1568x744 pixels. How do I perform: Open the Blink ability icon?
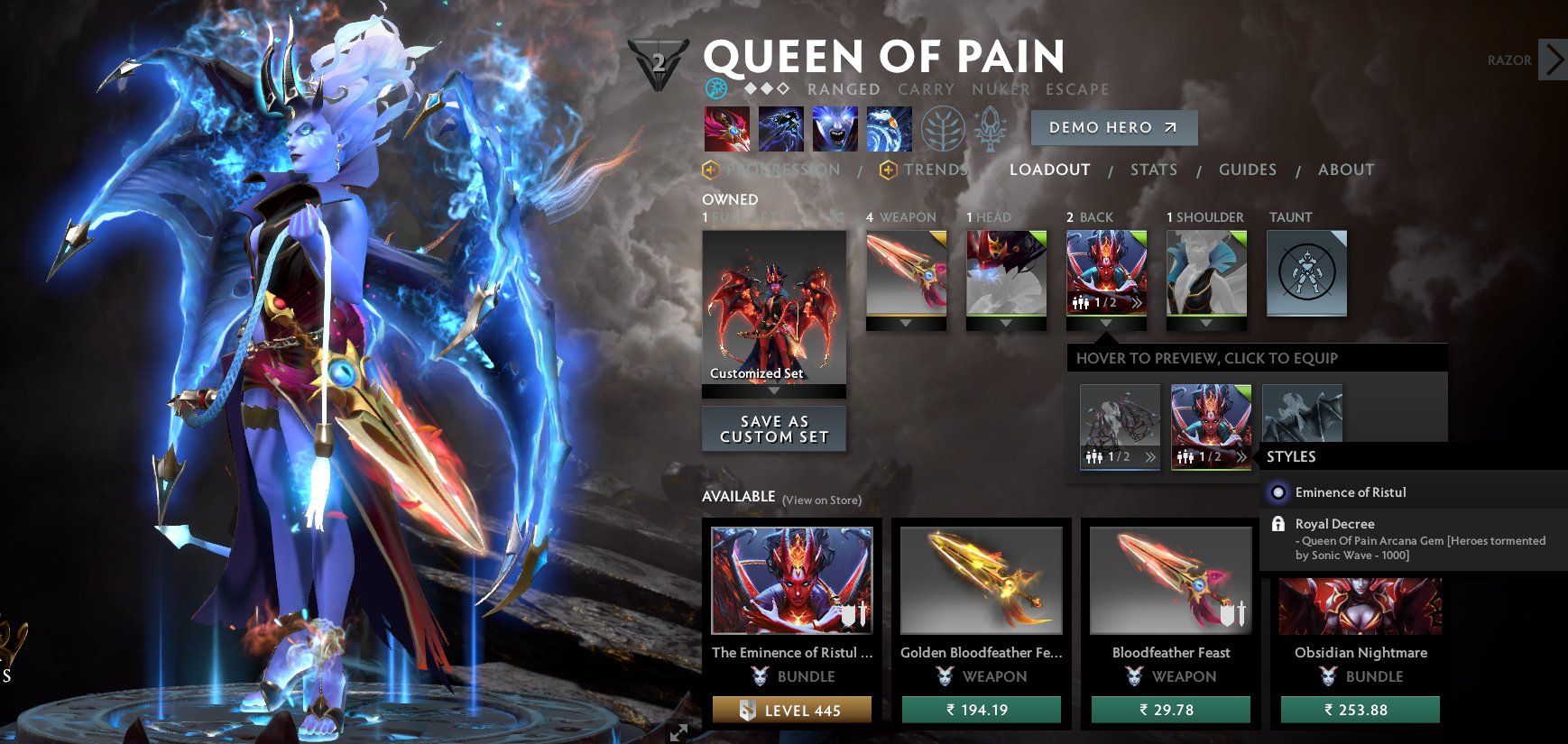click(x=781, y=128)
